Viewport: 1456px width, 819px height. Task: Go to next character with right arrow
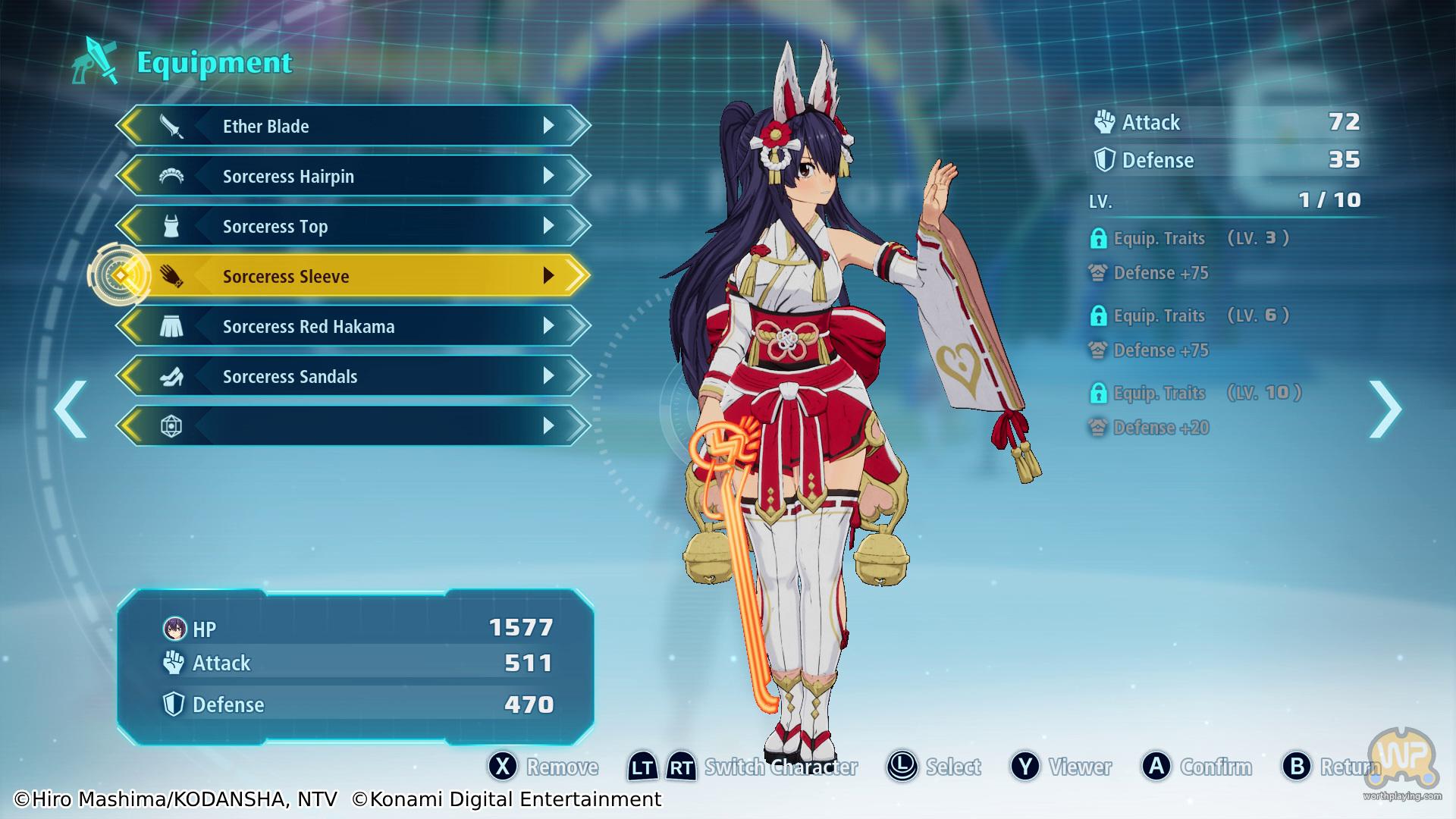click(x=1385, y=409)
